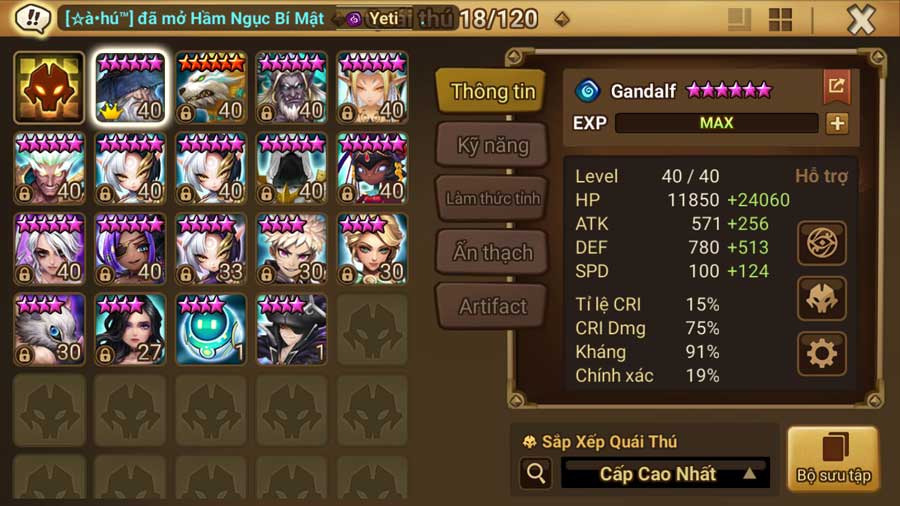The width and height of the screenshot is (900, 506).
Task: Click the plus button beside EXP bar
Action: coord(837,123)
